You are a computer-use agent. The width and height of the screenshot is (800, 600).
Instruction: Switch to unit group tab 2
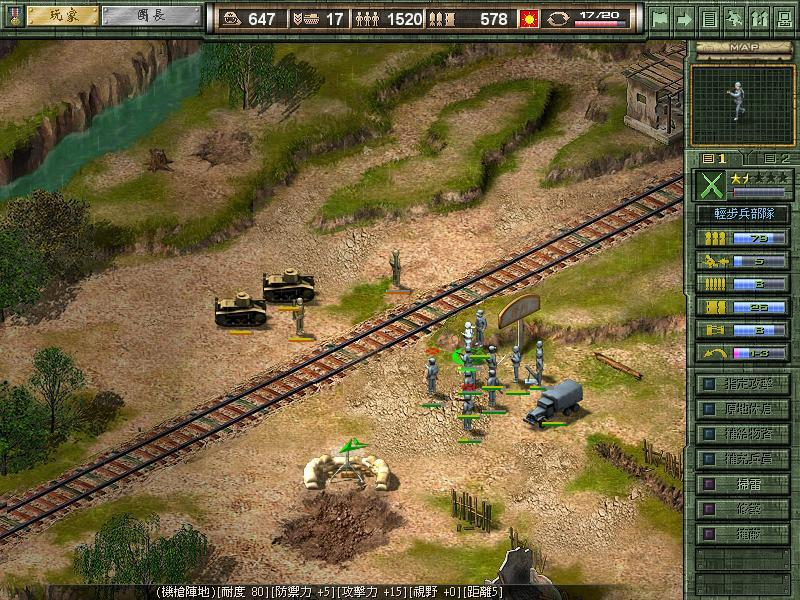coord(777,158)
